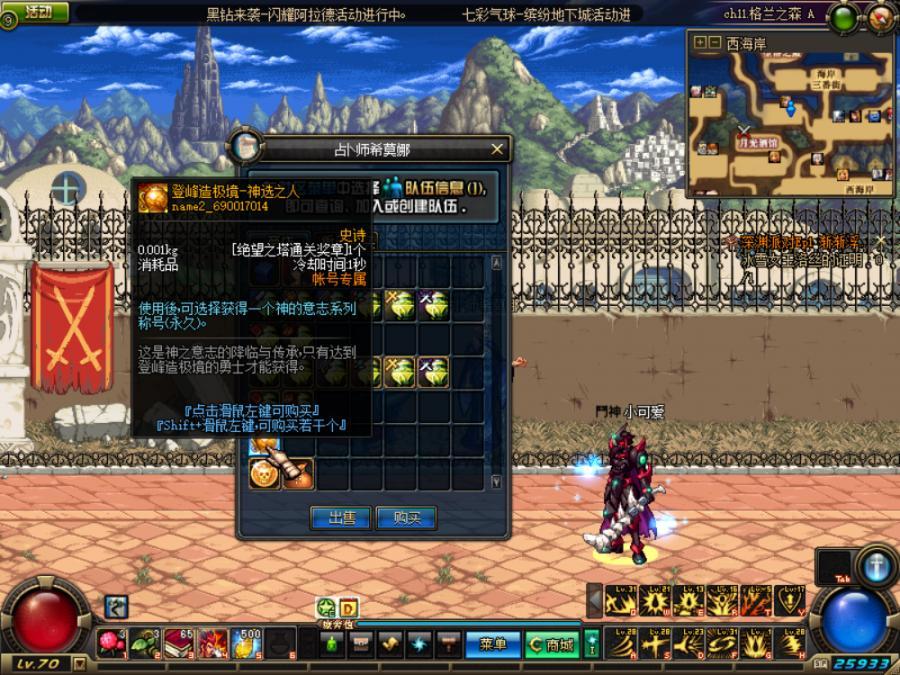
Task: Open the compass icon at top right corner
Action: point(880,15)
